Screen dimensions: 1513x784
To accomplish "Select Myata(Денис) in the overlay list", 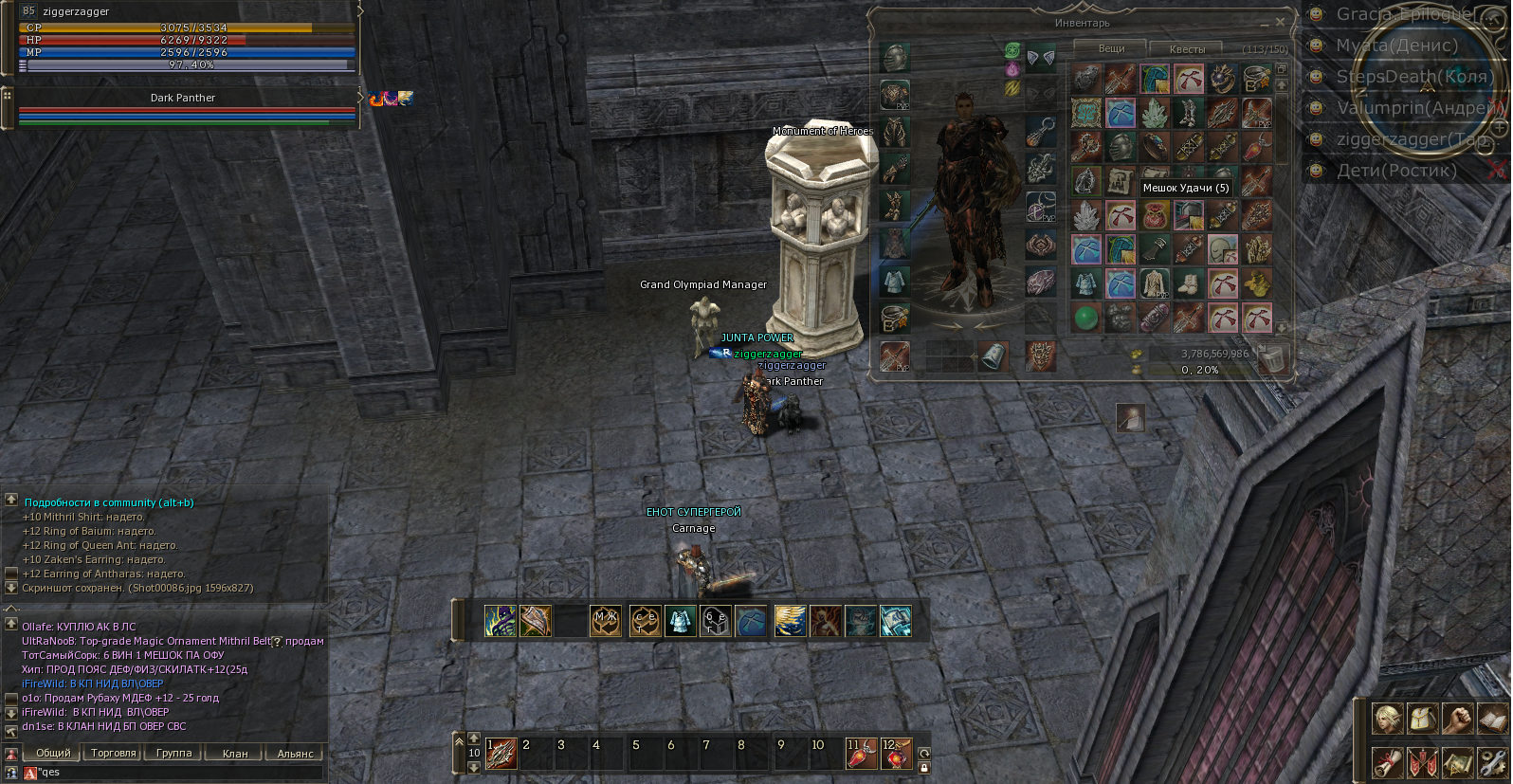I will (1396, 46).
